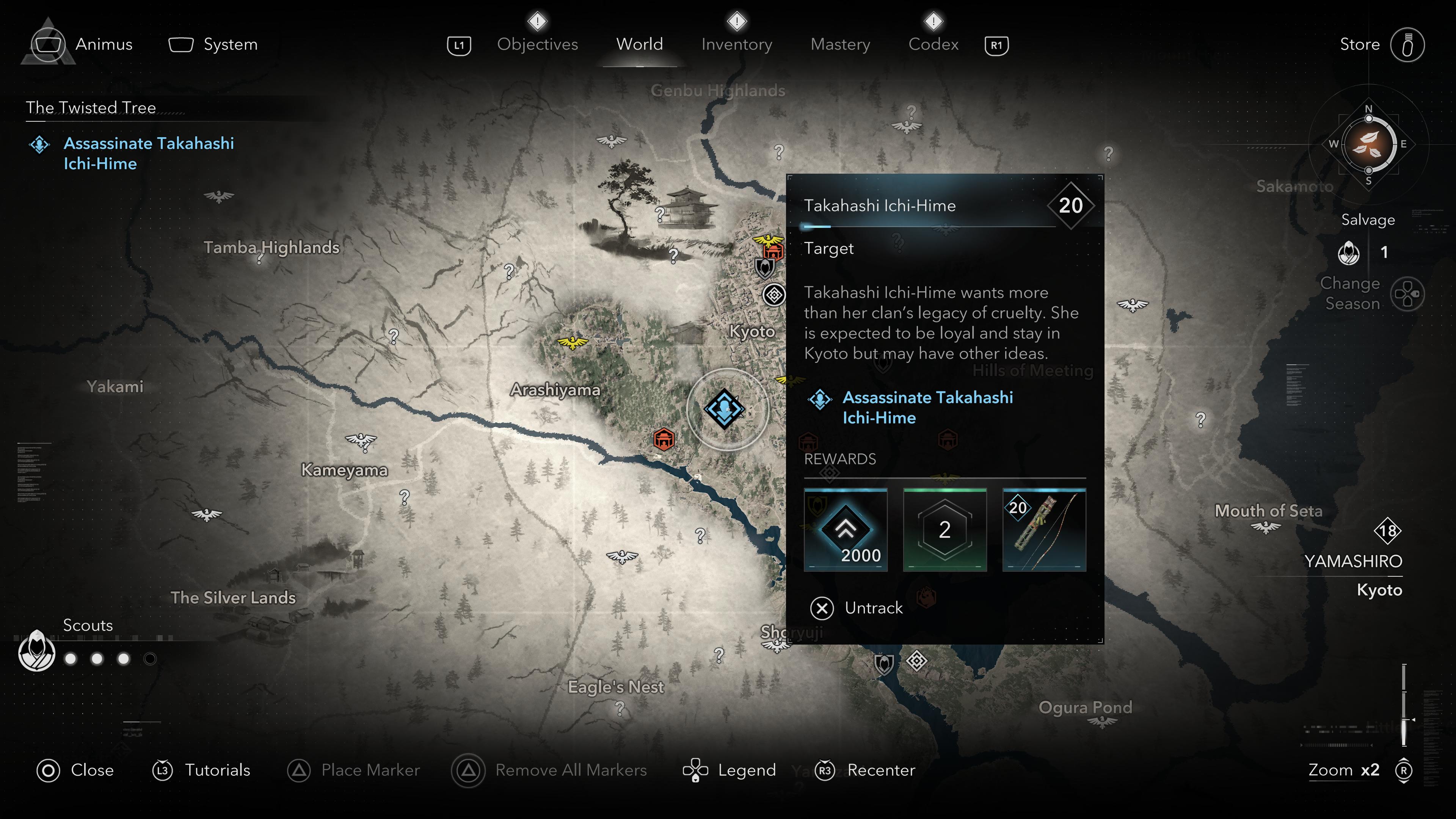1456x819 pixels.
Task: Select the bow reward tile
Action: coord(1044,530)
